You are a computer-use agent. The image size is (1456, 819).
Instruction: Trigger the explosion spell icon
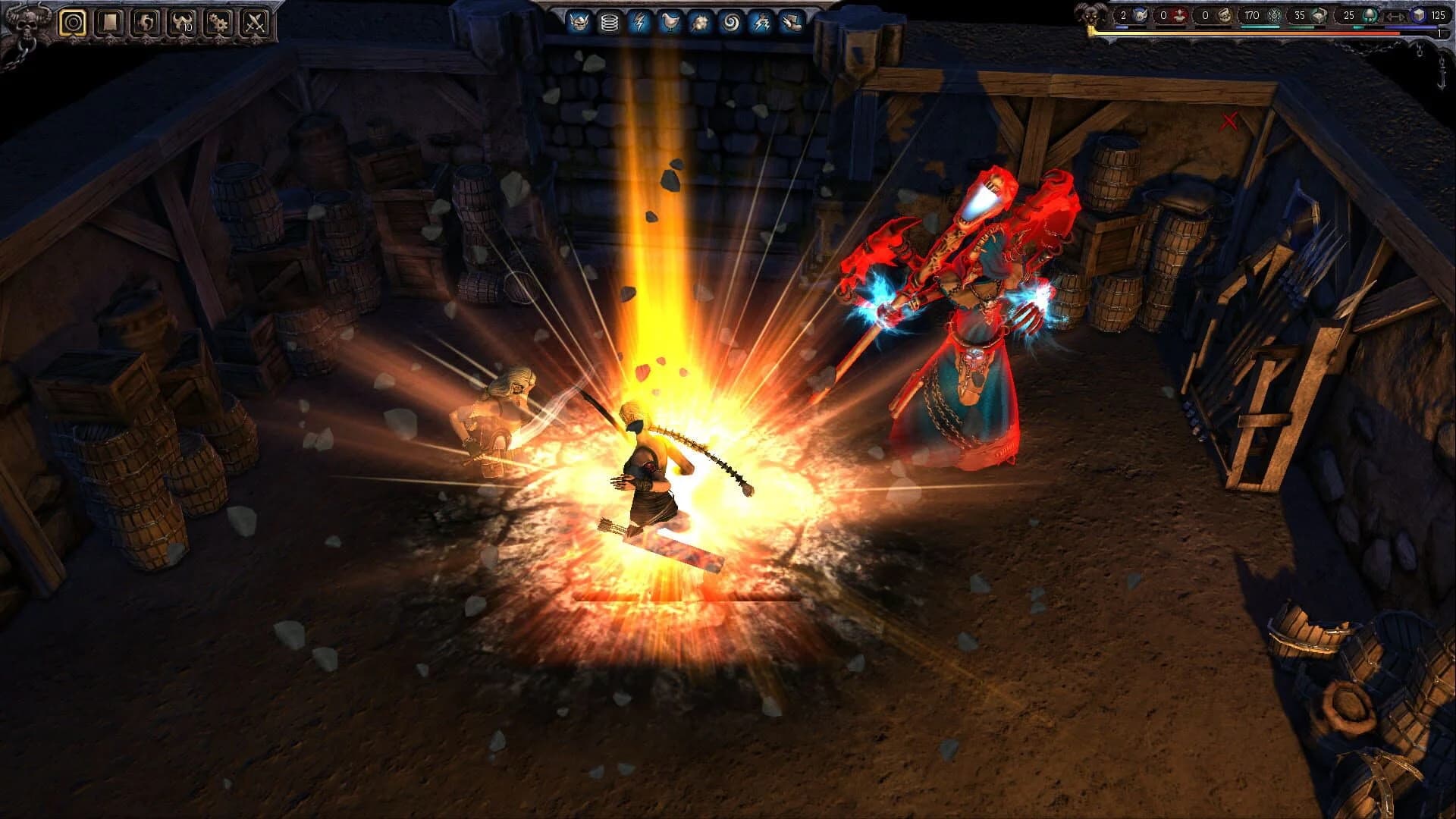pos(699,21)
